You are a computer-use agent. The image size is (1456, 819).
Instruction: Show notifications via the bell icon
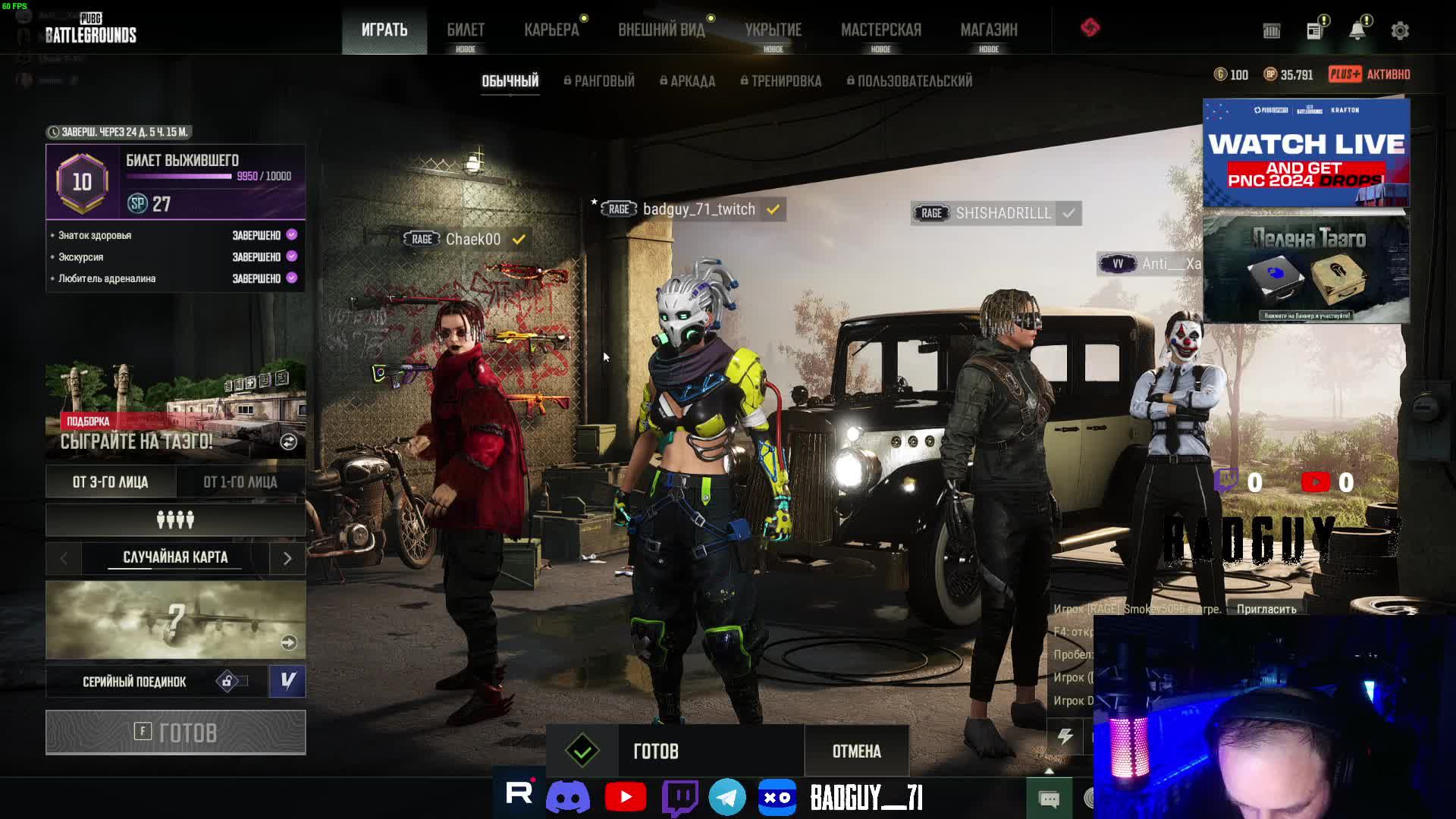tap(1357, 30)
